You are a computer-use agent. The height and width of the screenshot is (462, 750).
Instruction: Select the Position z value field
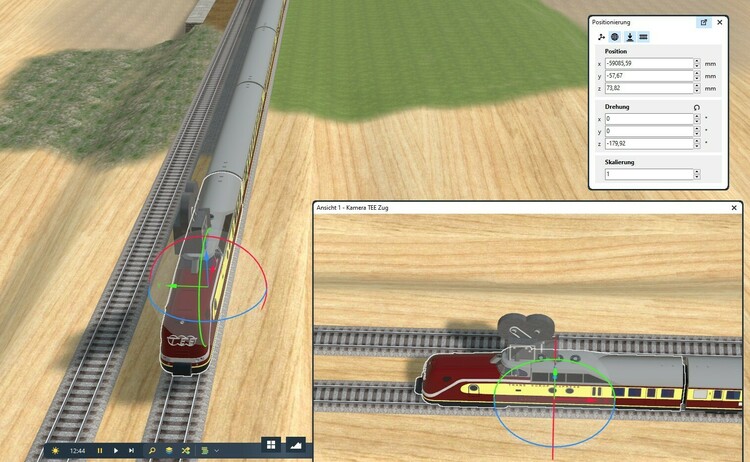tap(649, 88)
